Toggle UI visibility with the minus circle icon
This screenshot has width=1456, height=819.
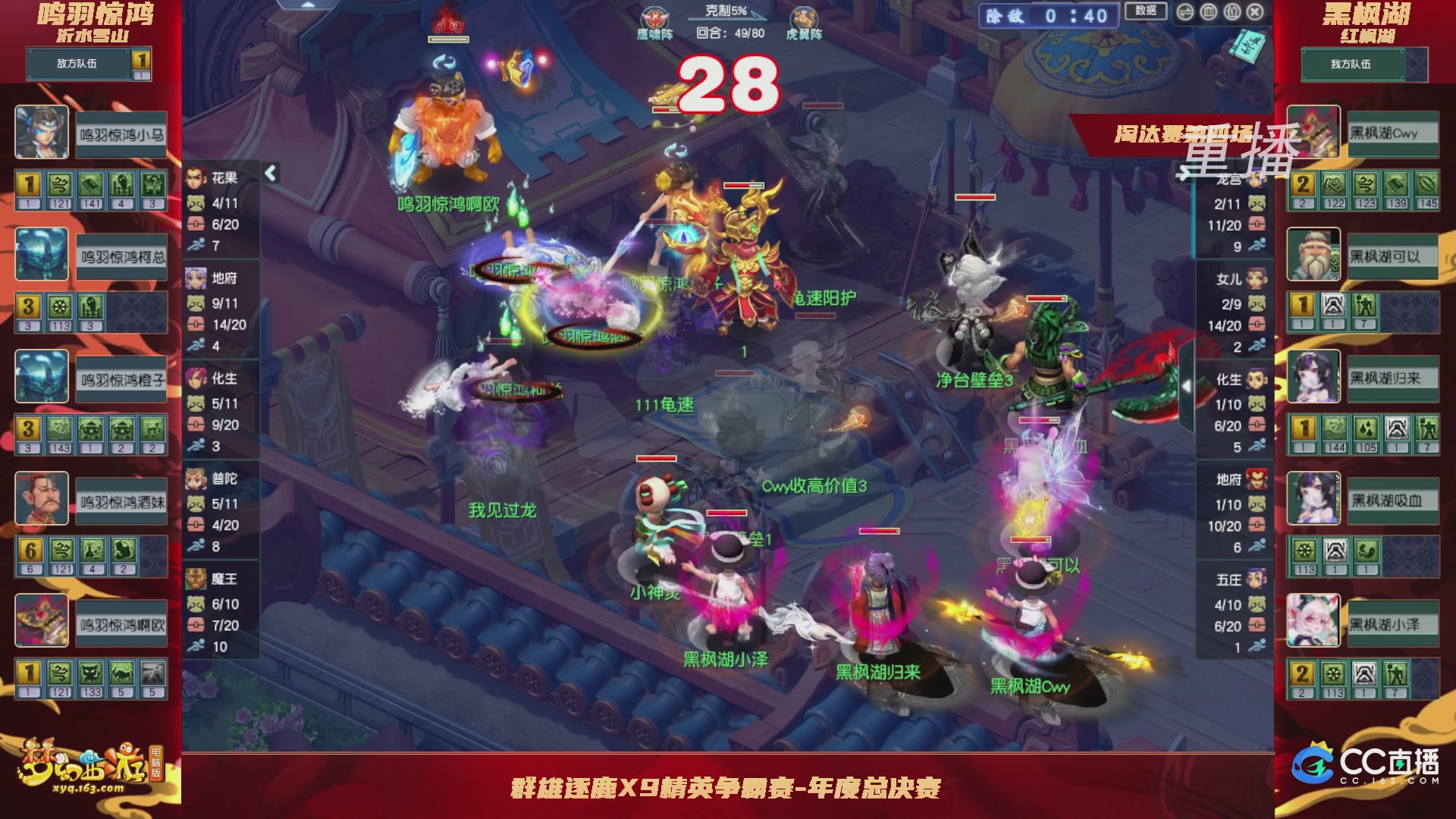coord(1185,12)
